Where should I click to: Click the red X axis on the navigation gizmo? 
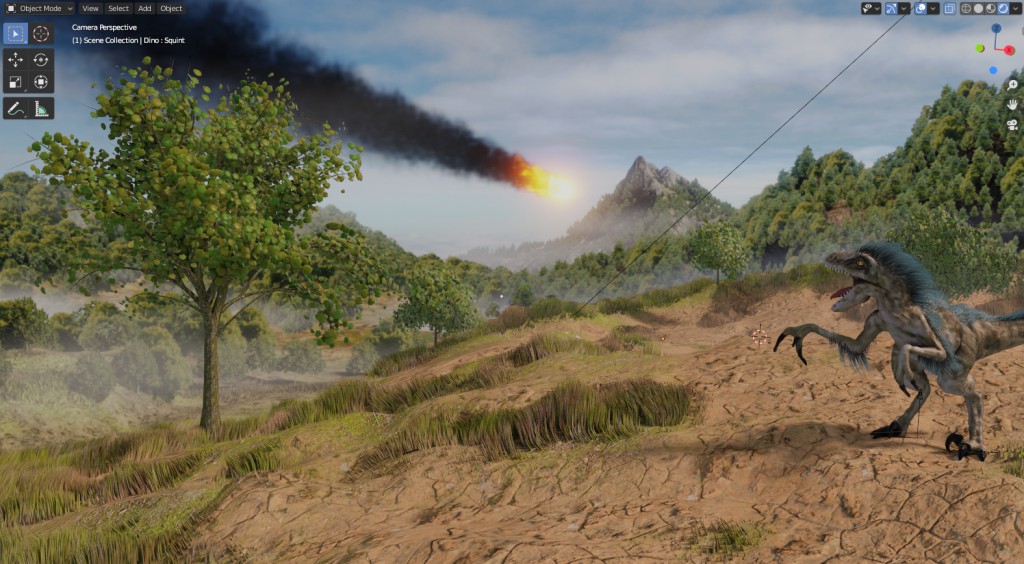click(1008, 49)
